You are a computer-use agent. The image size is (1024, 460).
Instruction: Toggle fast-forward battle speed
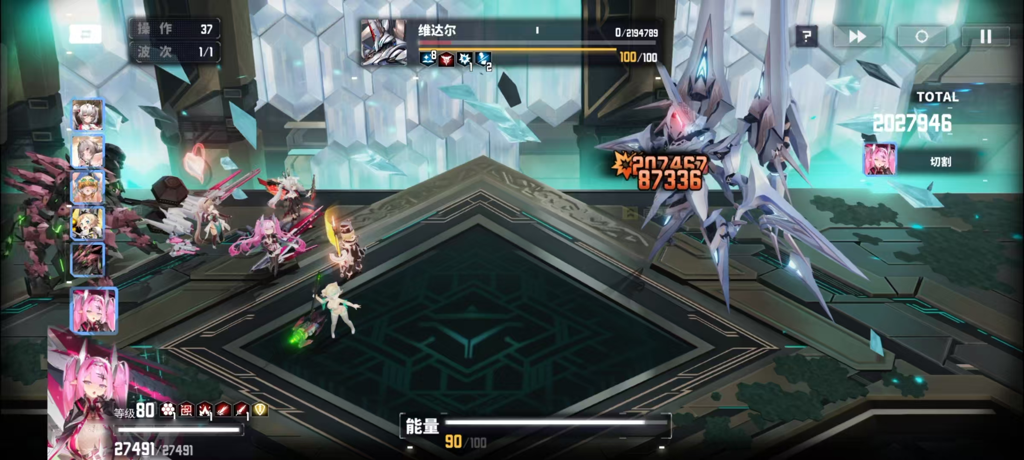click(857, 37)
